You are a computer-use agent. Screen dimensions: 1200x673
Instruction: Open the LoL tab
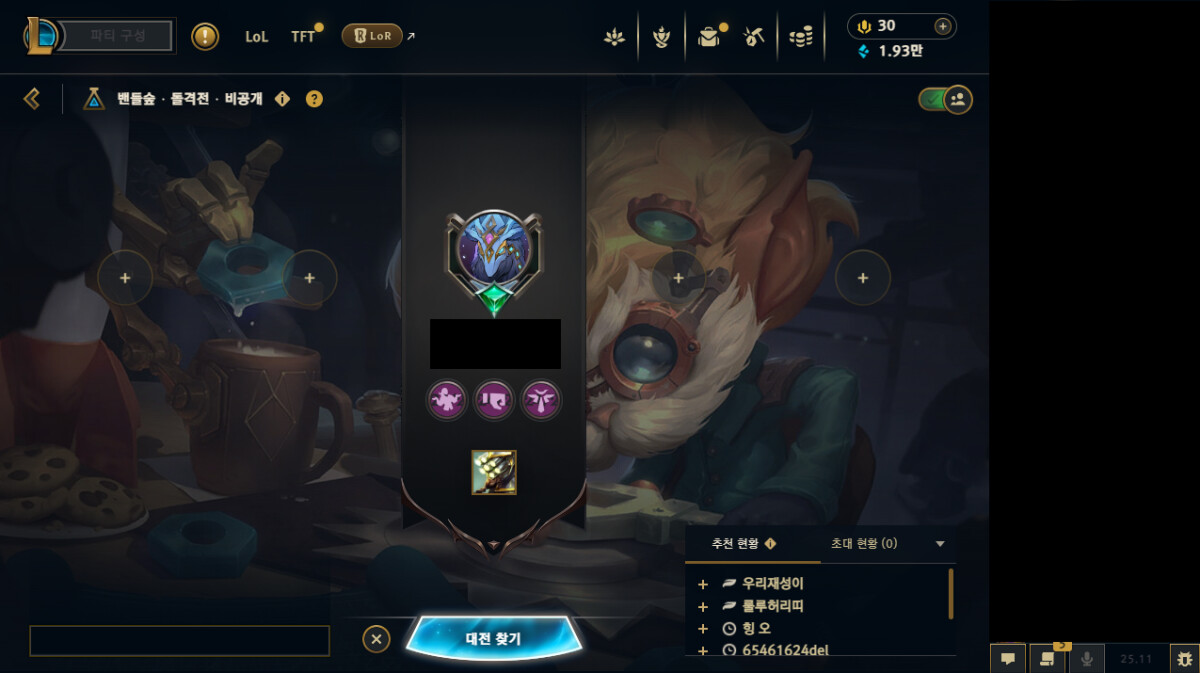click(x=256, y=36)
